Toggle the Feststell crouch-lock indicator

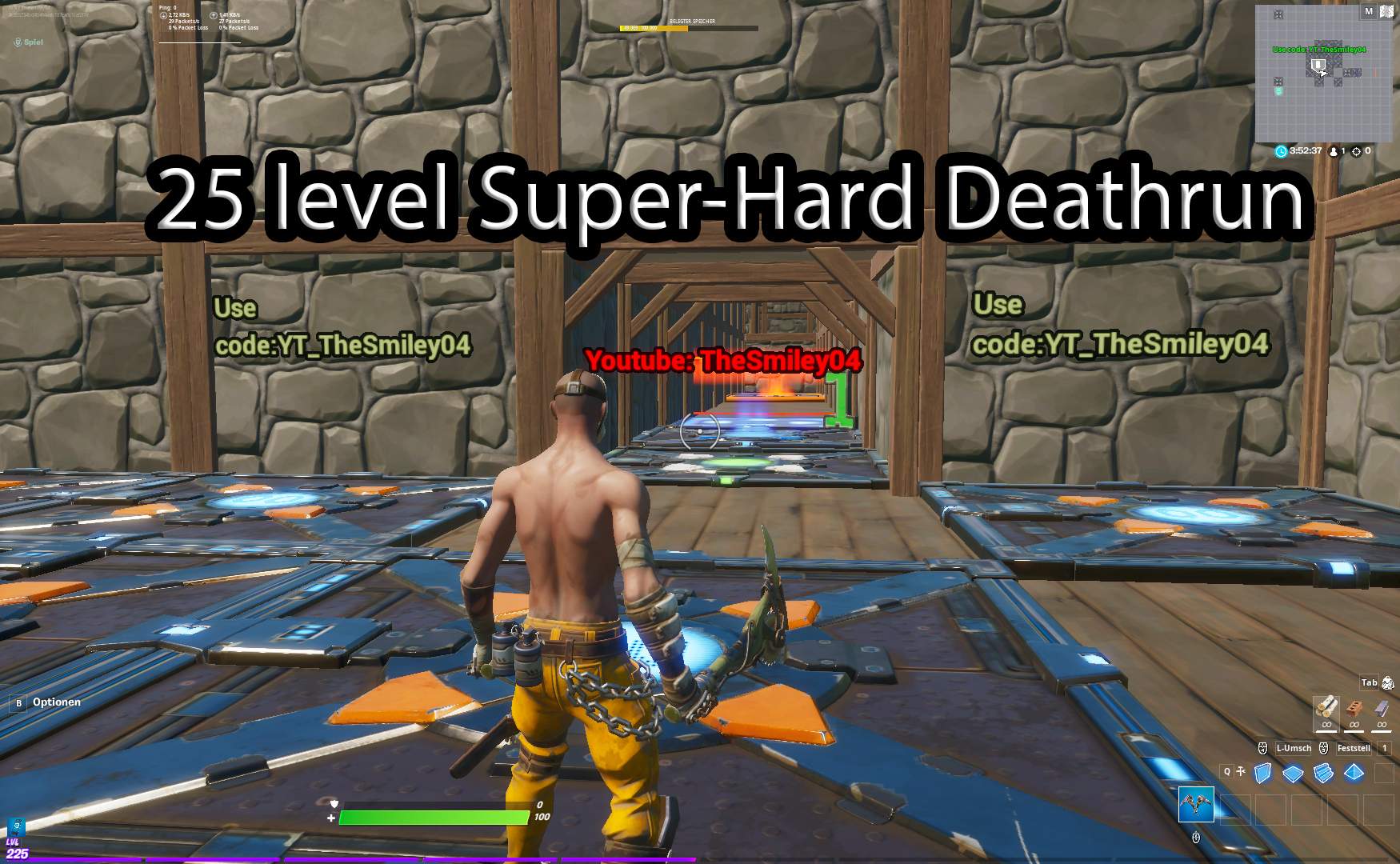click(1354, 748)
